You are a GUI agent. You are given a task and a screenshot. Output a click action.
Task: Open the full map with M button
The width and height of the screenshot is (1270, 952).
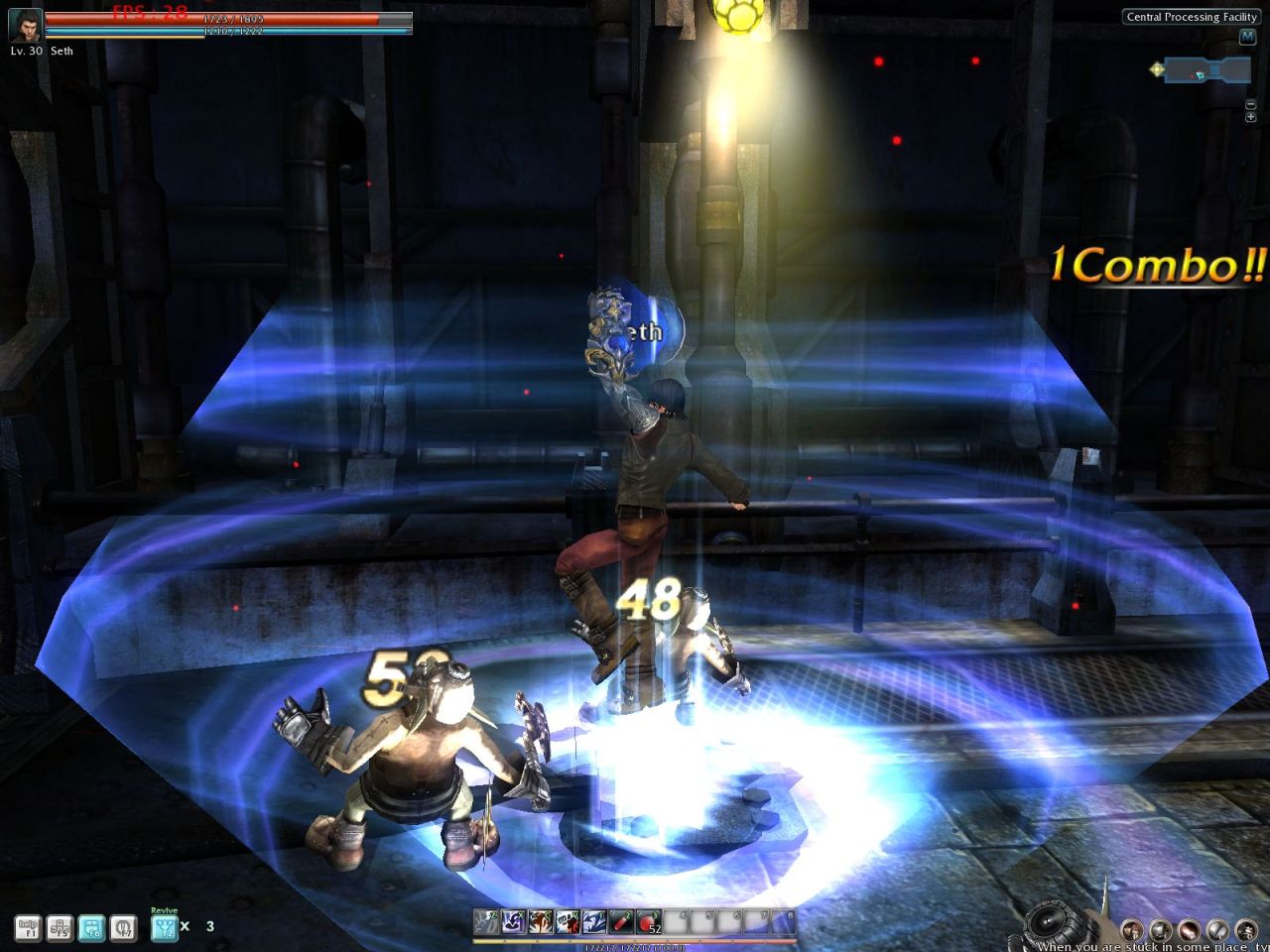click(1248, 37)
